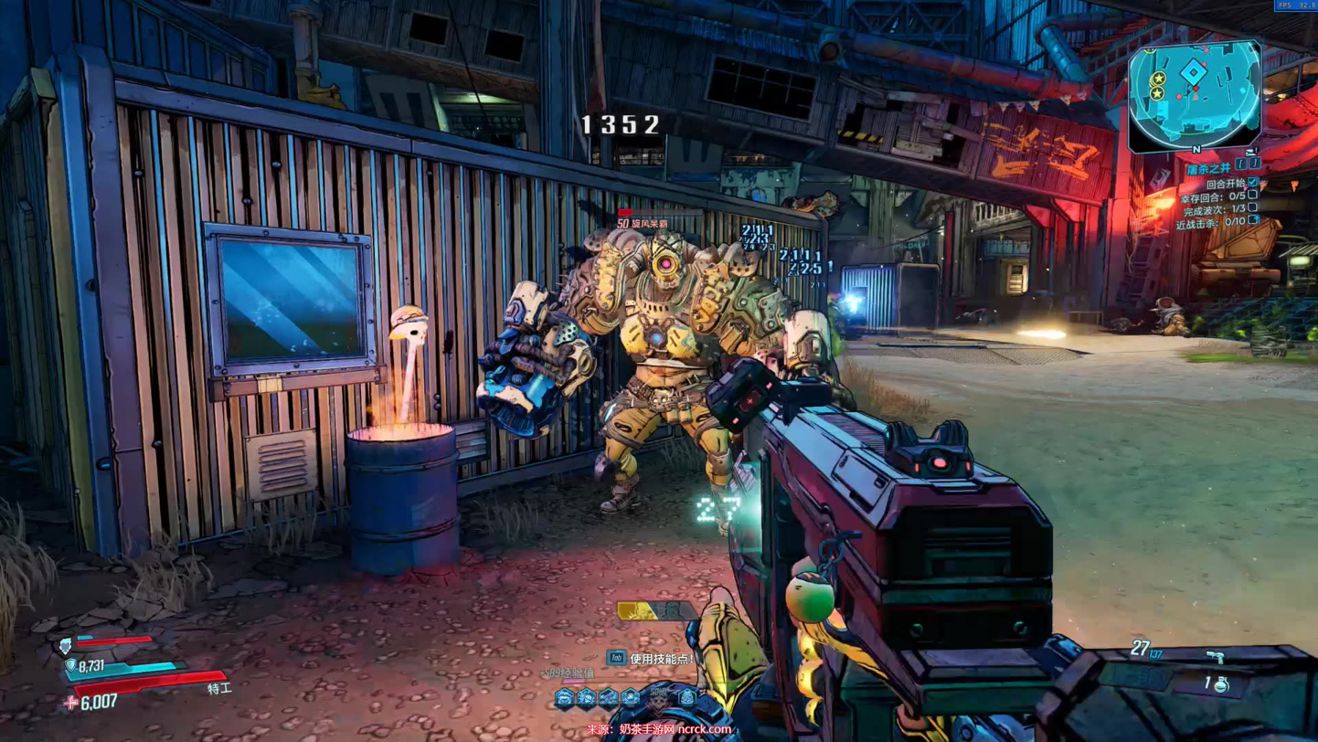Click the shield icon beside 8,731
The width and height of the screenshot is (1318, 742).
pyautogui.click(x=69, y=663)
